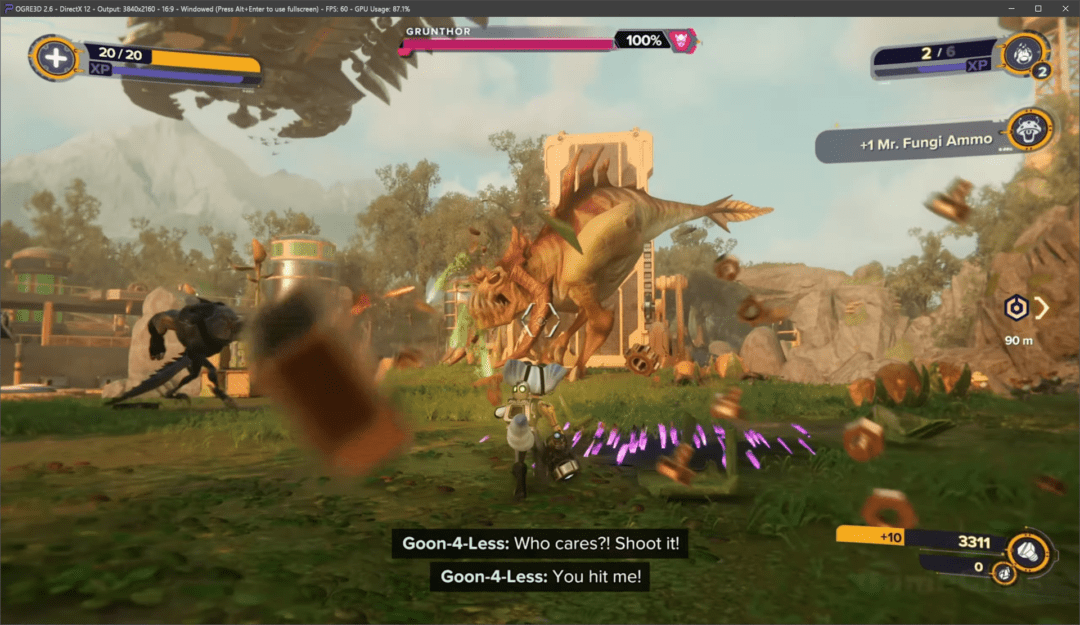Minimize the game window
Image resolution: width=1080 pixels, height=625 pixels.
[x=1011, y=8]
